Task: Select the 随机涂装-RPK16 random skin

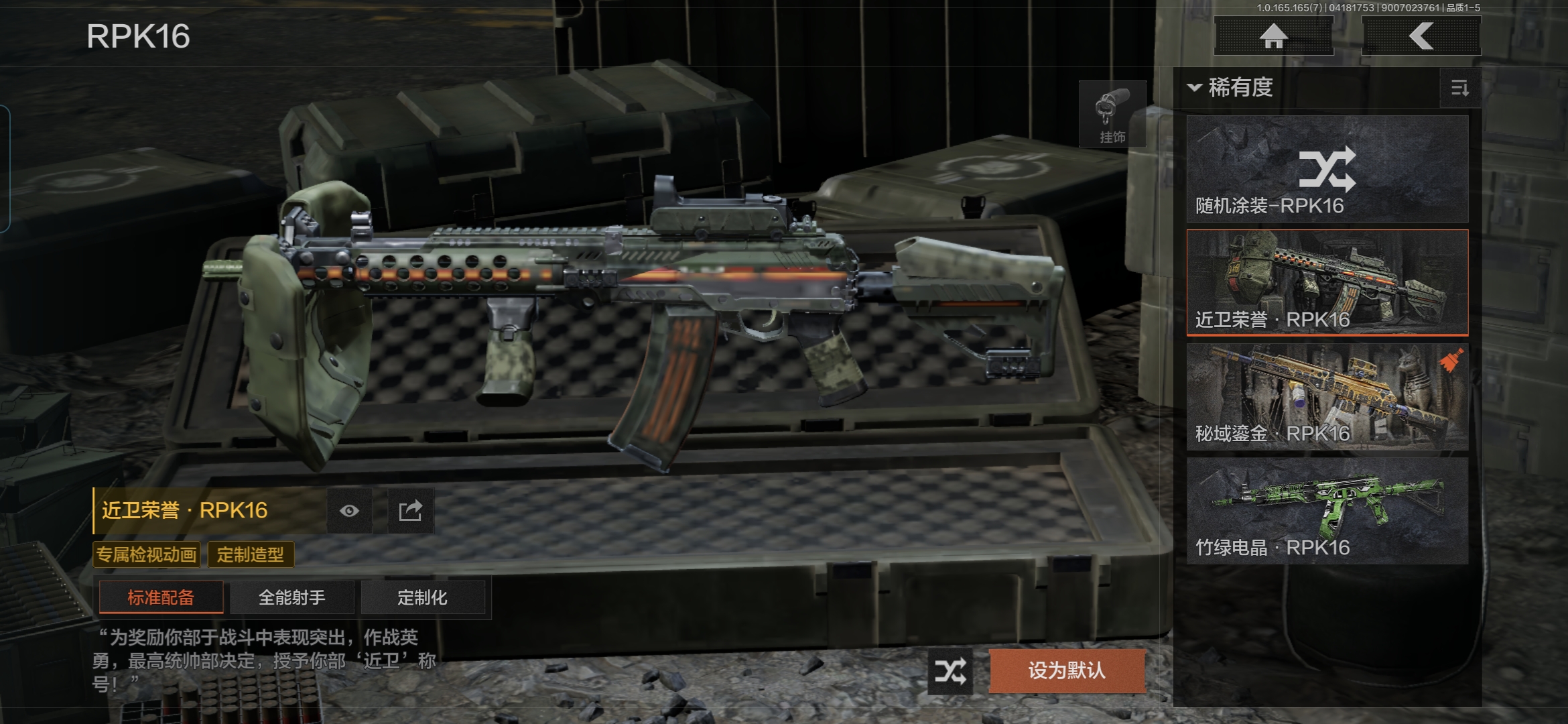Action: (x=1327, y=169)
